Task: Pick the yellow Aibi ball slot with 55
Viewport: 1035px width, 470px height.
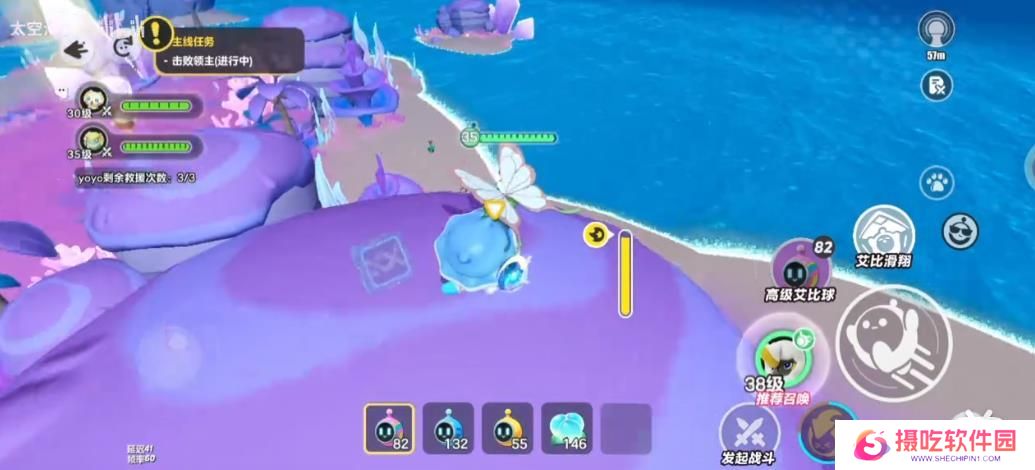Action: pos(507,429)
